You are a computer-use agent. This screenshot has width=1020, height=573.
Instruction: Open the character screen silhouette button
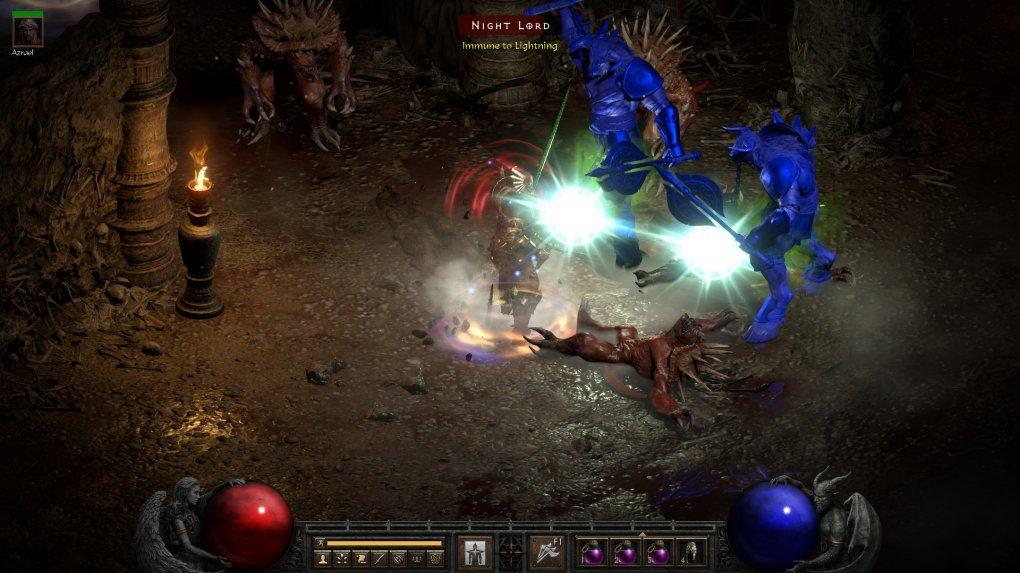pos(322,559)
